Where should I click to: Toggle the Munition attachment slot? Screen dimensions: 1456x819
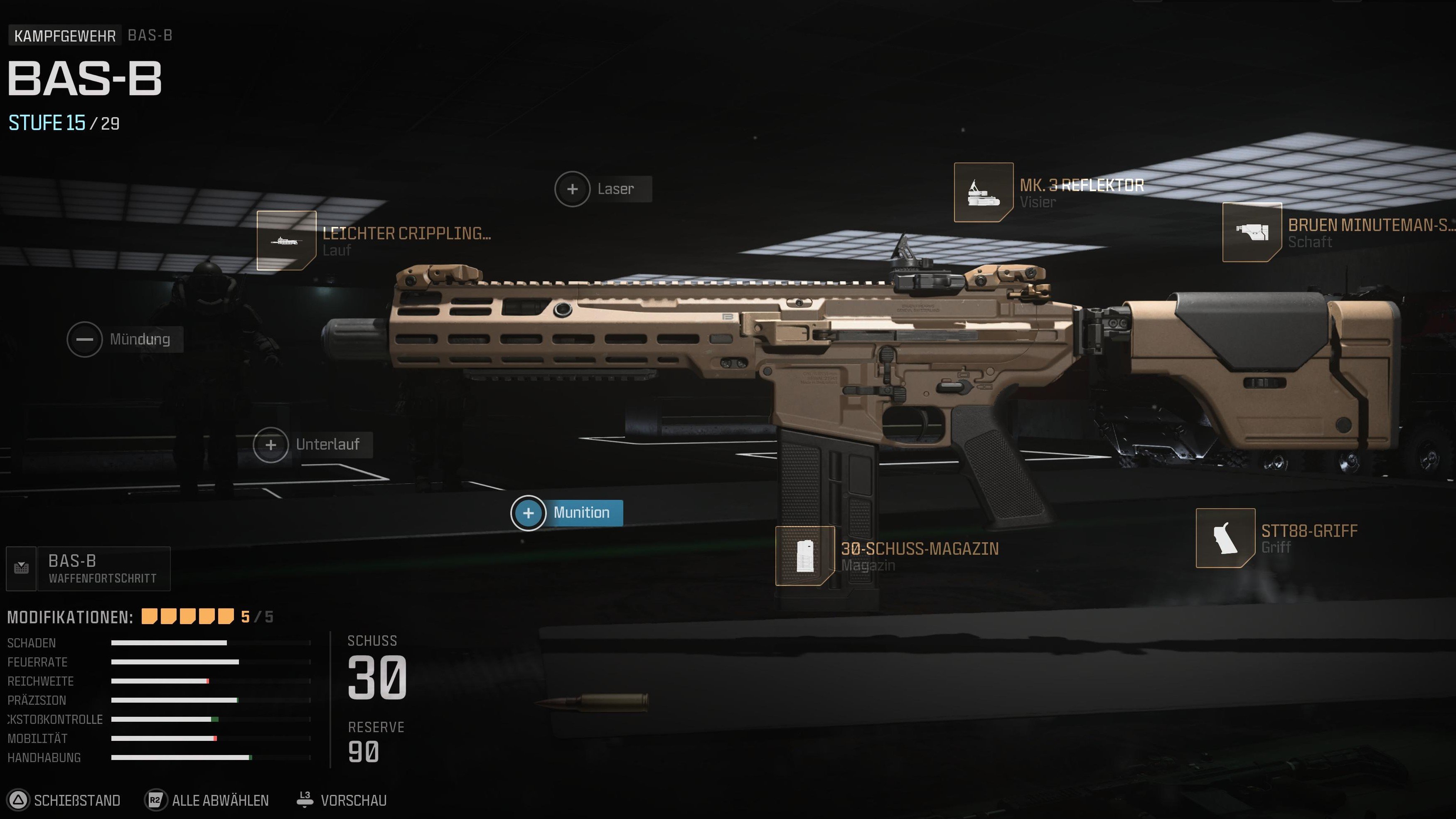[529, 513]
